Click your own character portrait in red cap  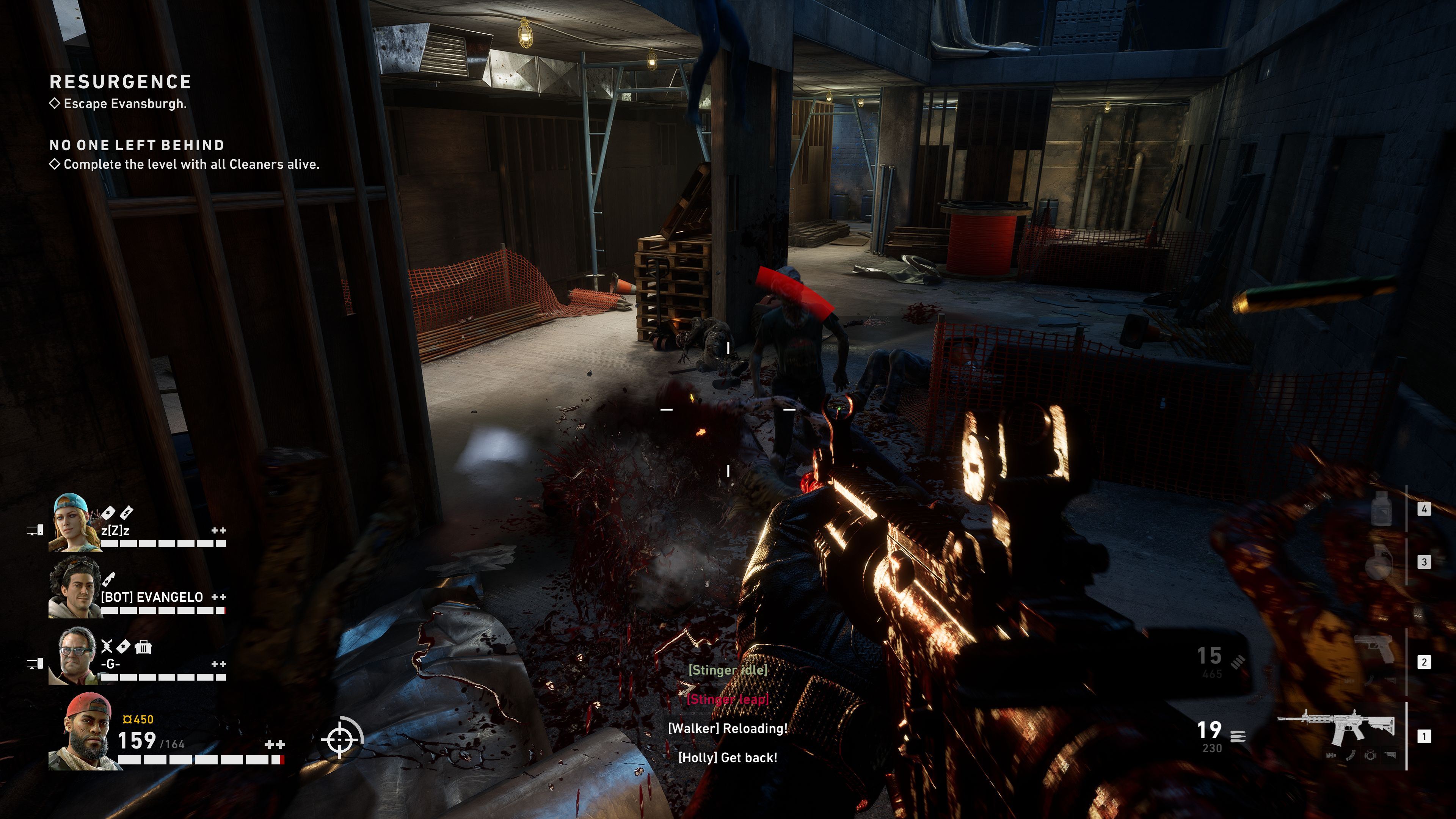[85, 731]
